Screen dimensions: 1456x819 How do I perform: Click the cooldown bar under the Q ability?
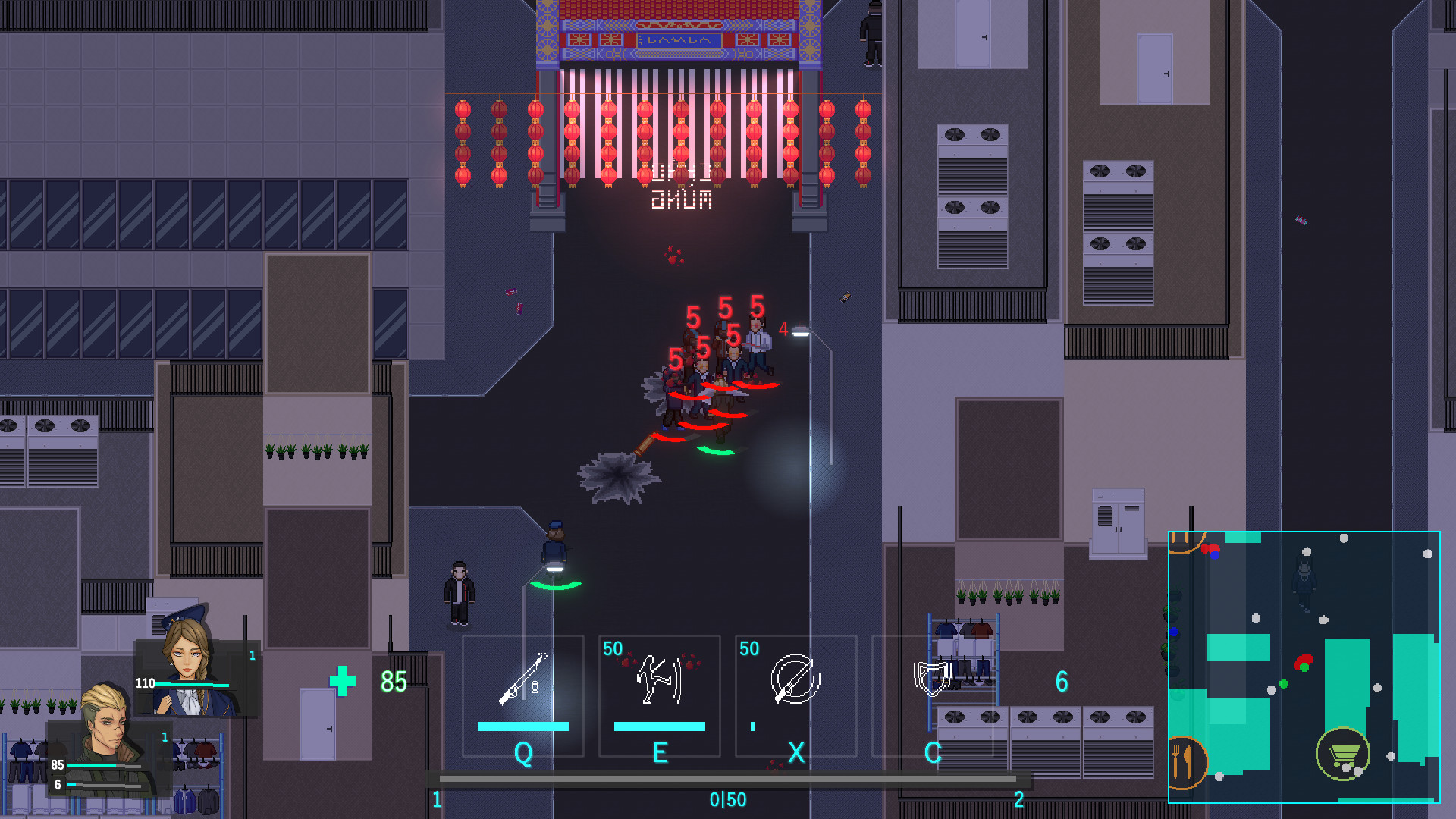(x=522, y=726)
